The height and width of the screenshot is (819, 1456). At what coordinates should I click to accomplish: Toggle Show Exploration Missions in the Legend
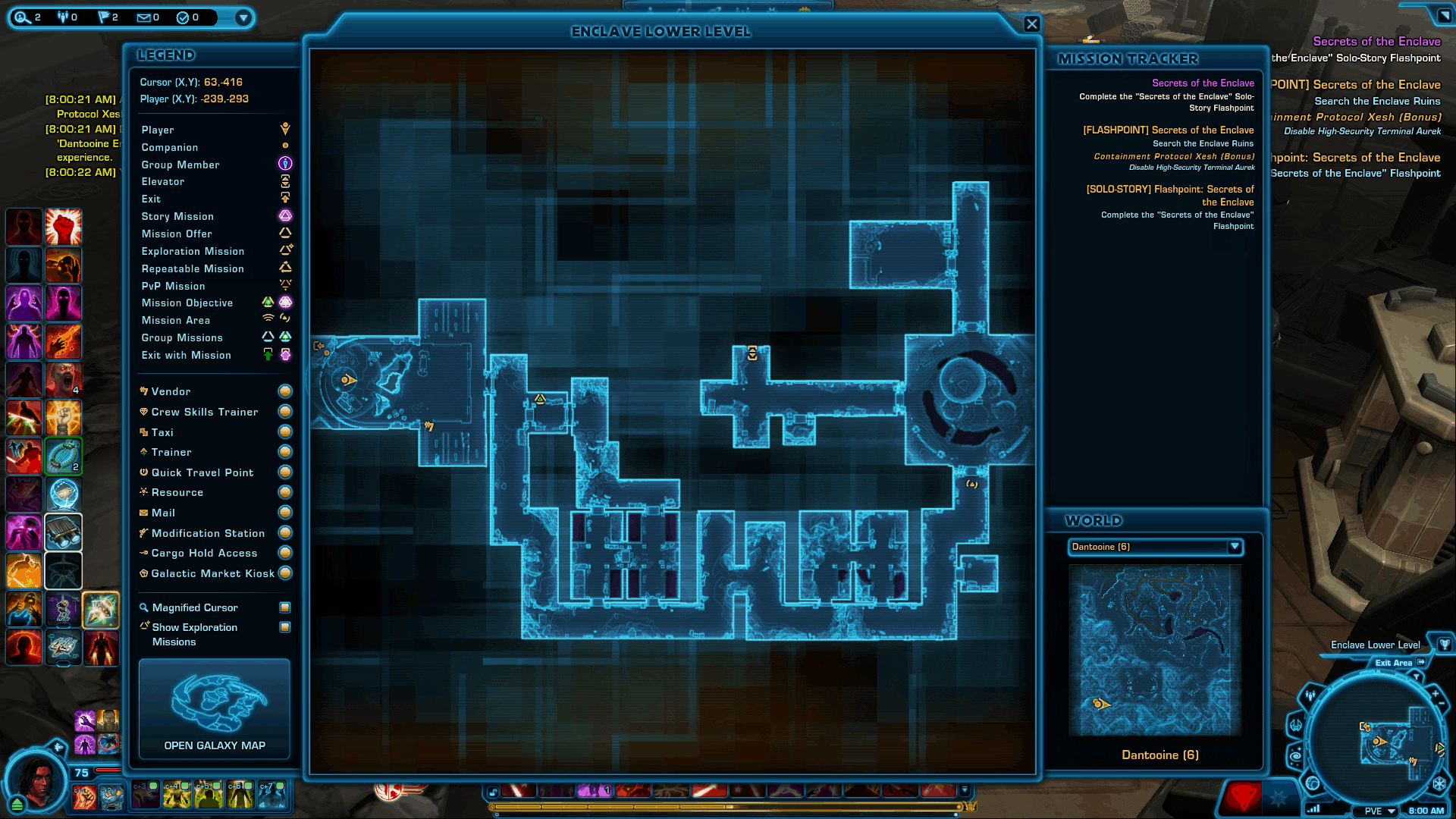tap(284, 627)
